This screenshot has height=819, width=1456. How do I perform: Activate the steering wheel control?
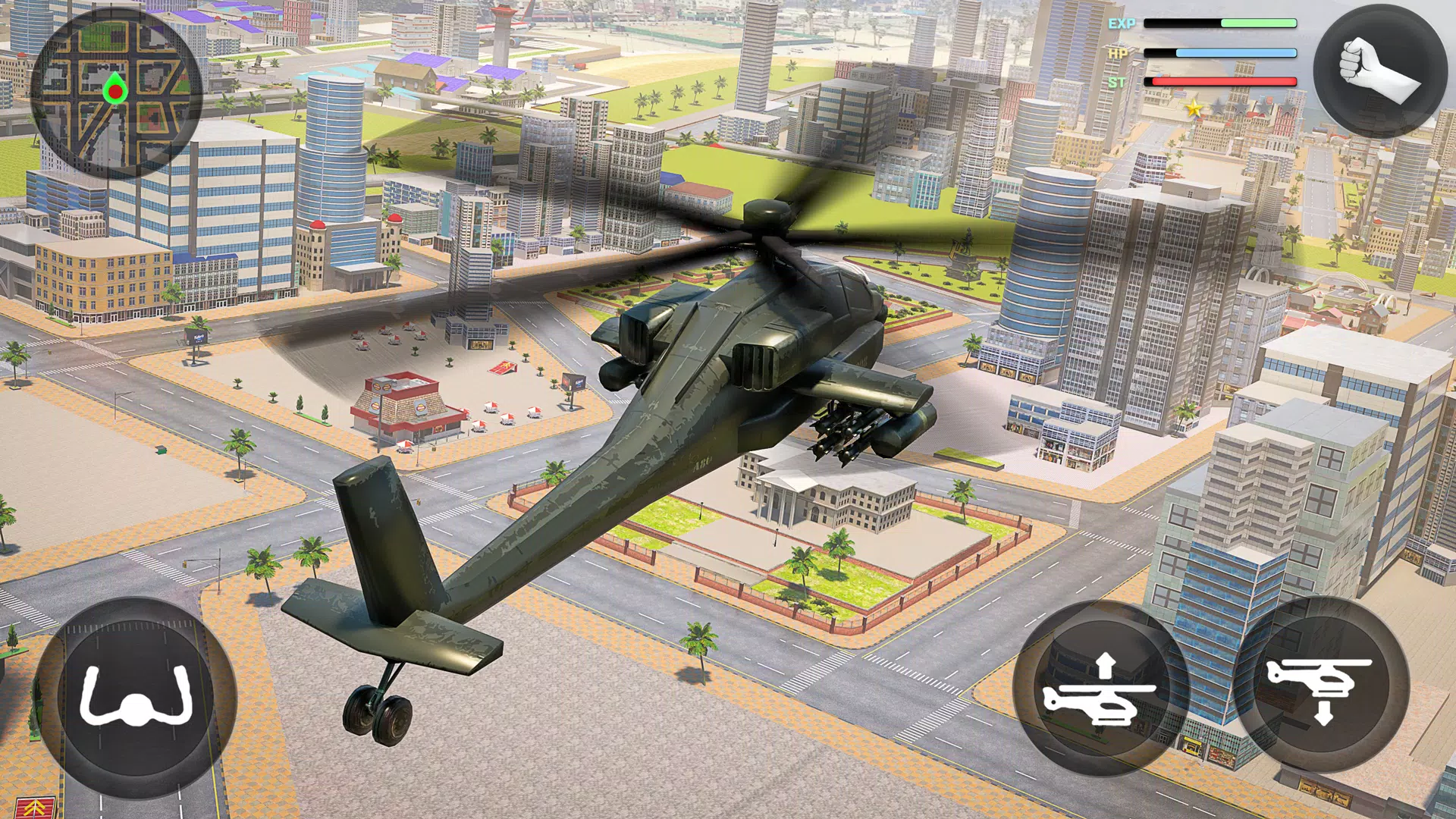point(136,697)
